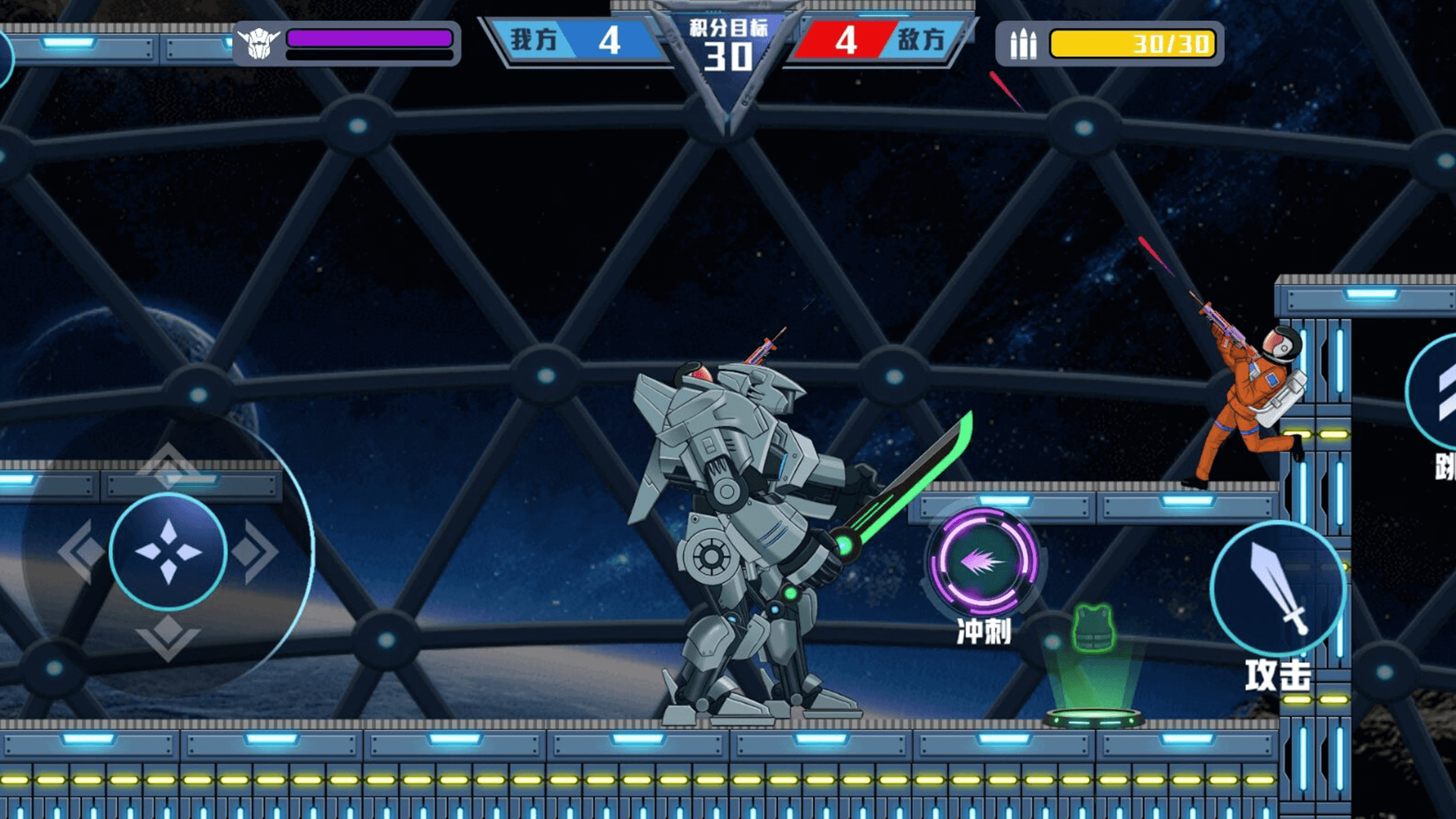Move right with the joystick right arrow

tap(256, 551)
